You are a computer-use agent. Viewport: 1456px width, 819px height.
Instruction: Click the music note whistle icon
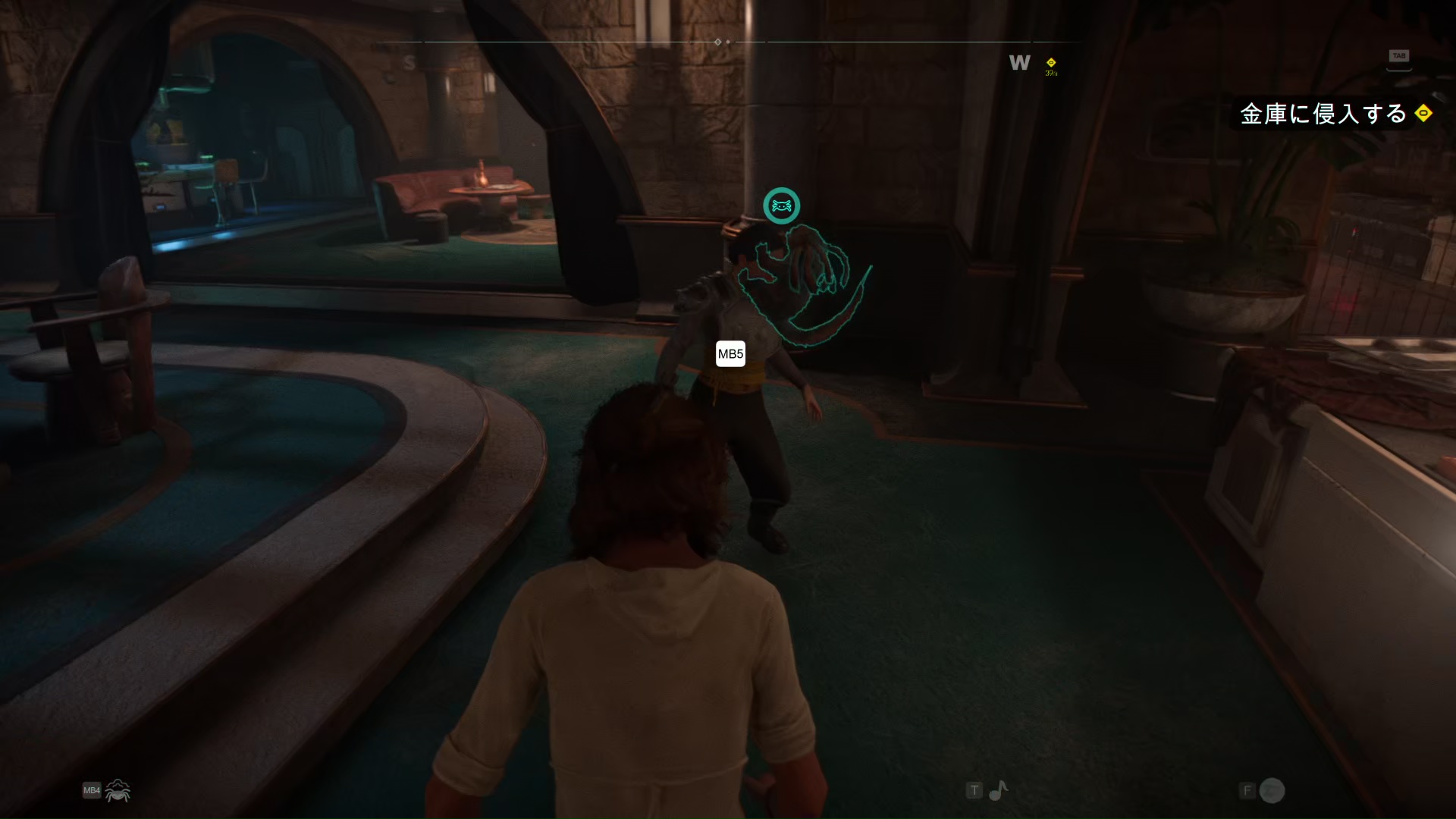998,791
